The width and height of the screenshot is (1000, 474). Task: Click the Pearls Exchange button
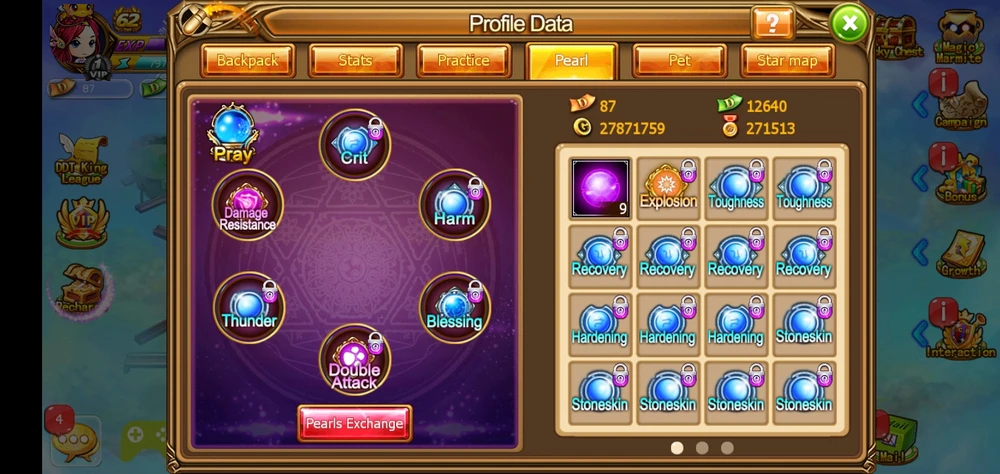click(x=354, y=423)
